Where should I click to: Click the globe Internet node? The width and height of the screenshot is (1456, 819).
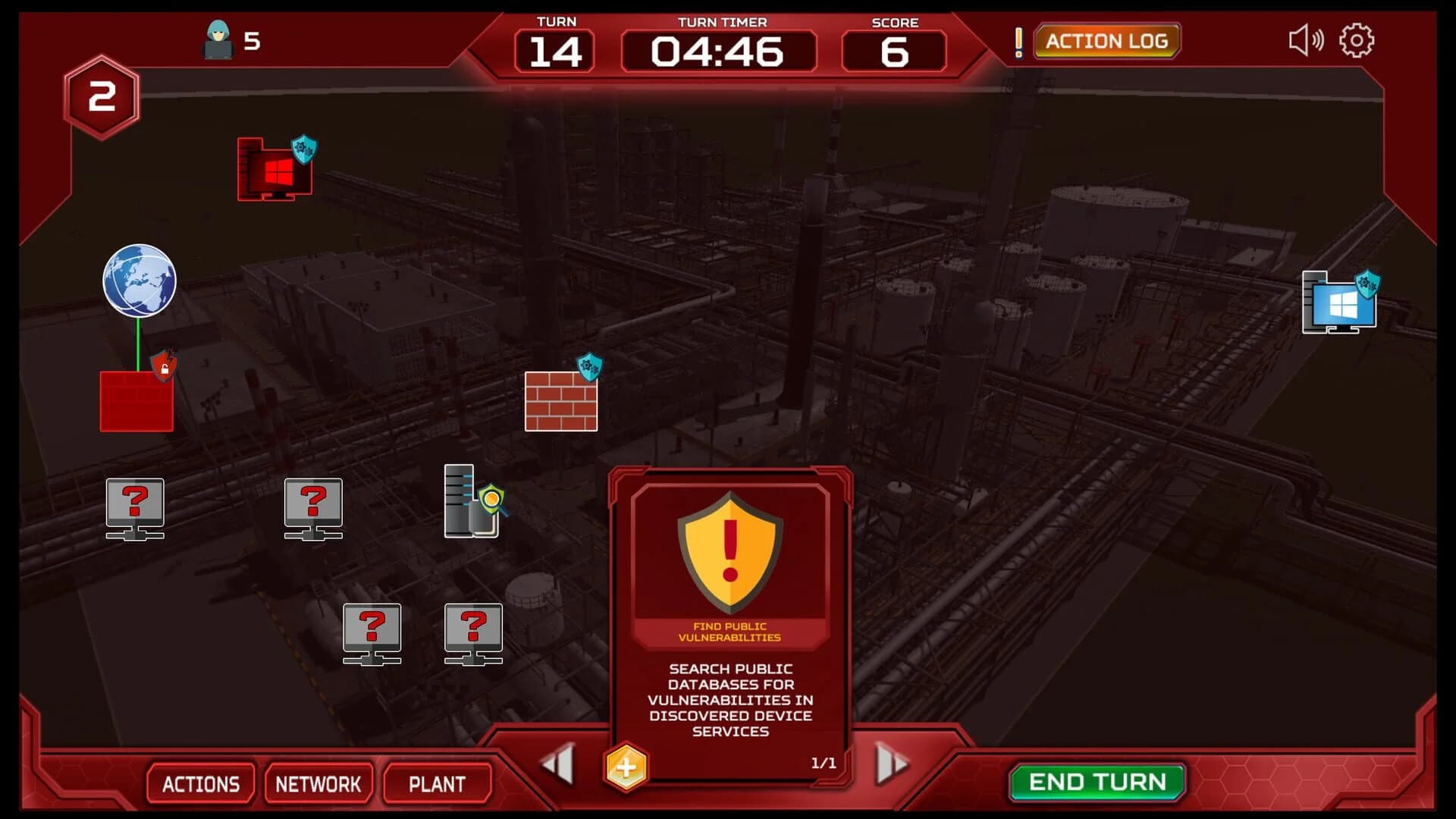pos(137,281)
